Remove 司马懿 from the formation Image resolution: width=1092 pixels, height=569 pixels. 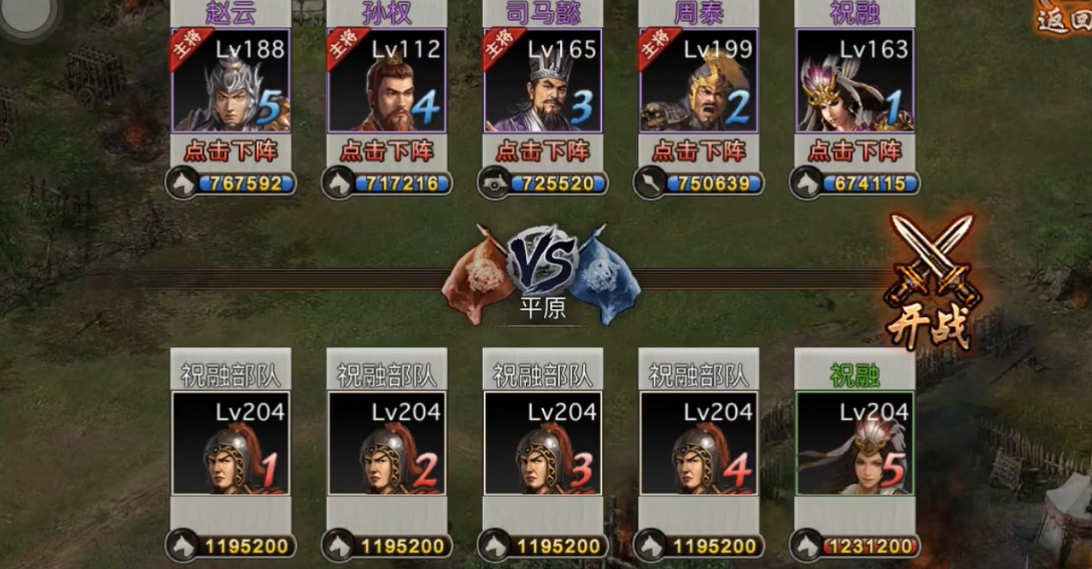tap(543, 151)
